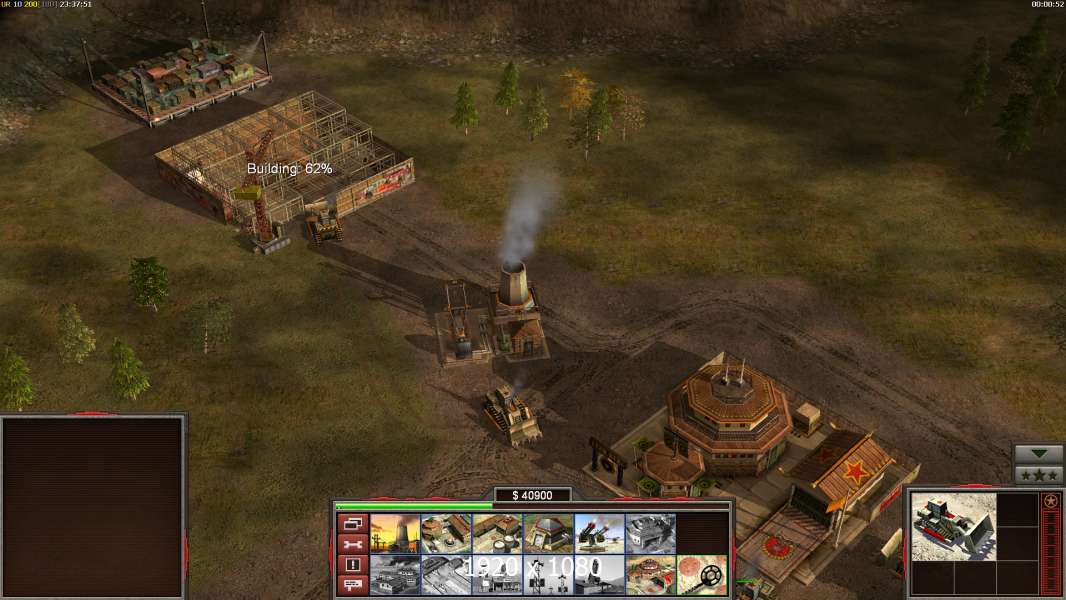Open the exclamation mark alert button

[352, 565]
